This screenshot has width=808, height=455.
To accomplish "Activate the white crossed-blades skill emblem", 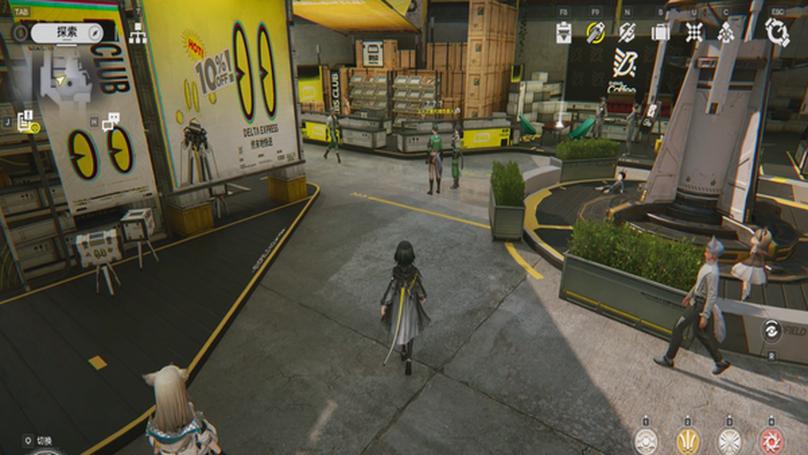I will tap(730, 440).
